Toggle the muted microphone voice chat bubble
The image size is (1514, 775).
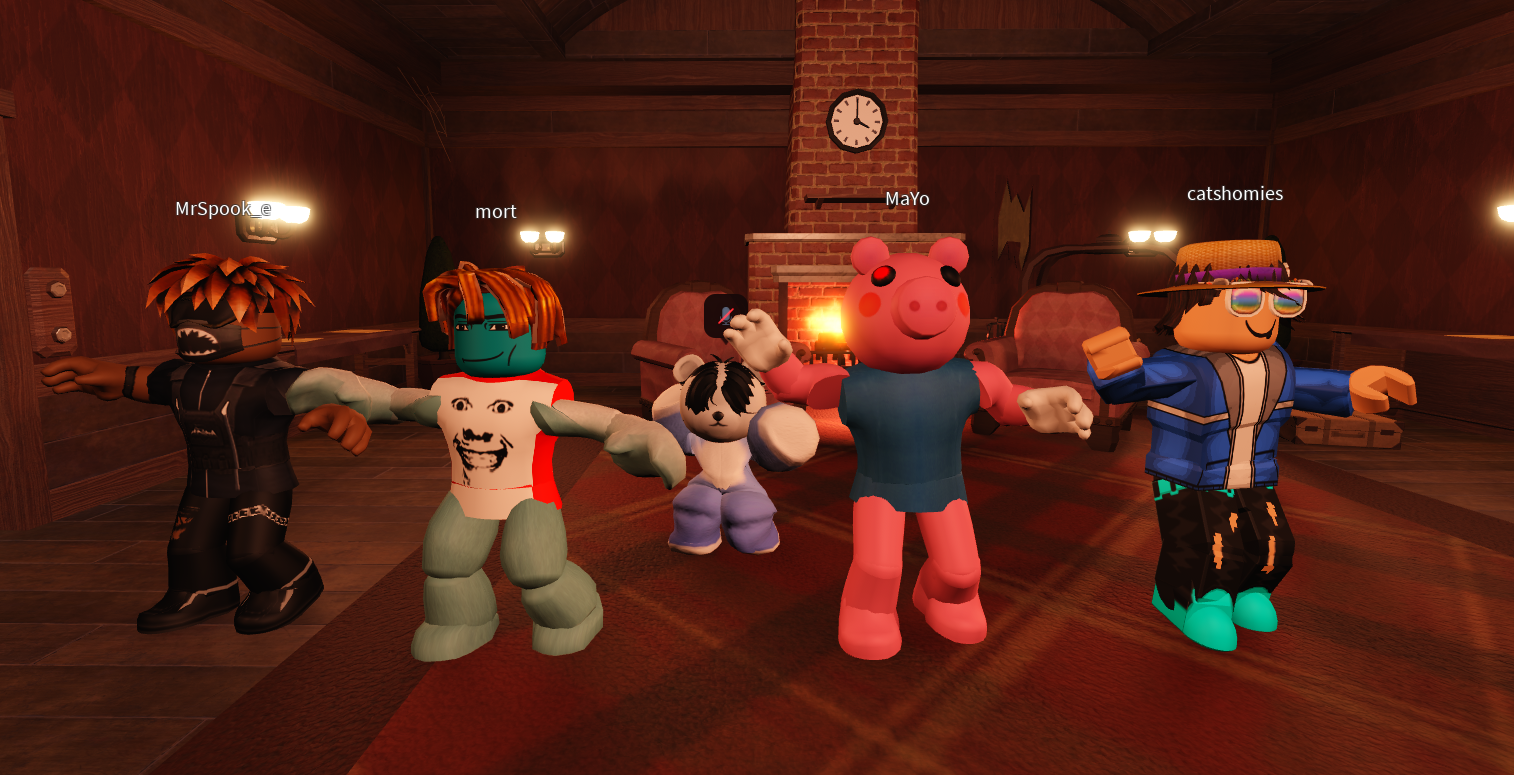point(723,316)
